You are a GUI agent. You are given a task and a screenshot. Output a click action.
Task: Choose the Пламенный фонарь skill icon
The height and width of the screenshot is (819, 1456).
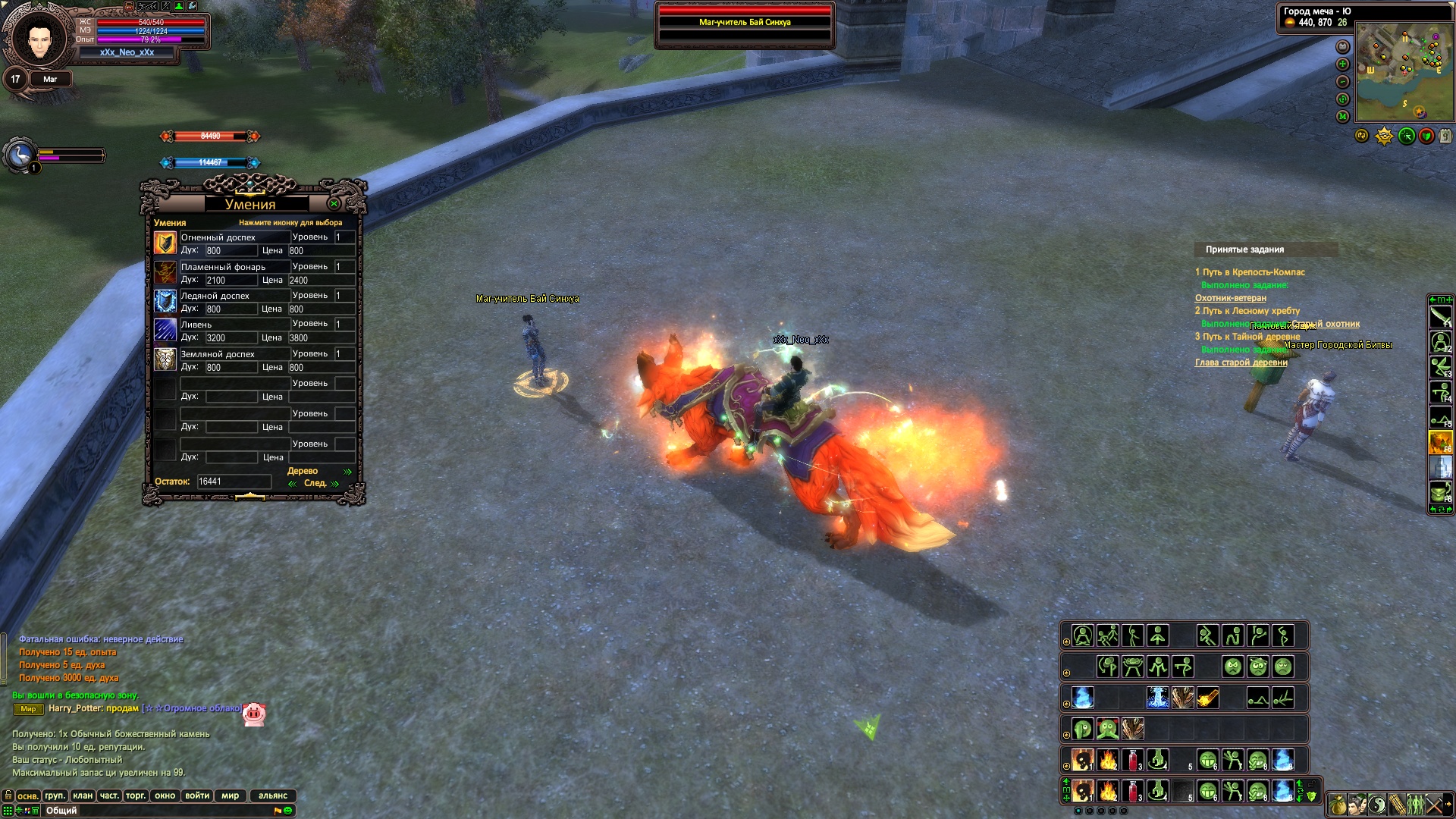(165, 273)
